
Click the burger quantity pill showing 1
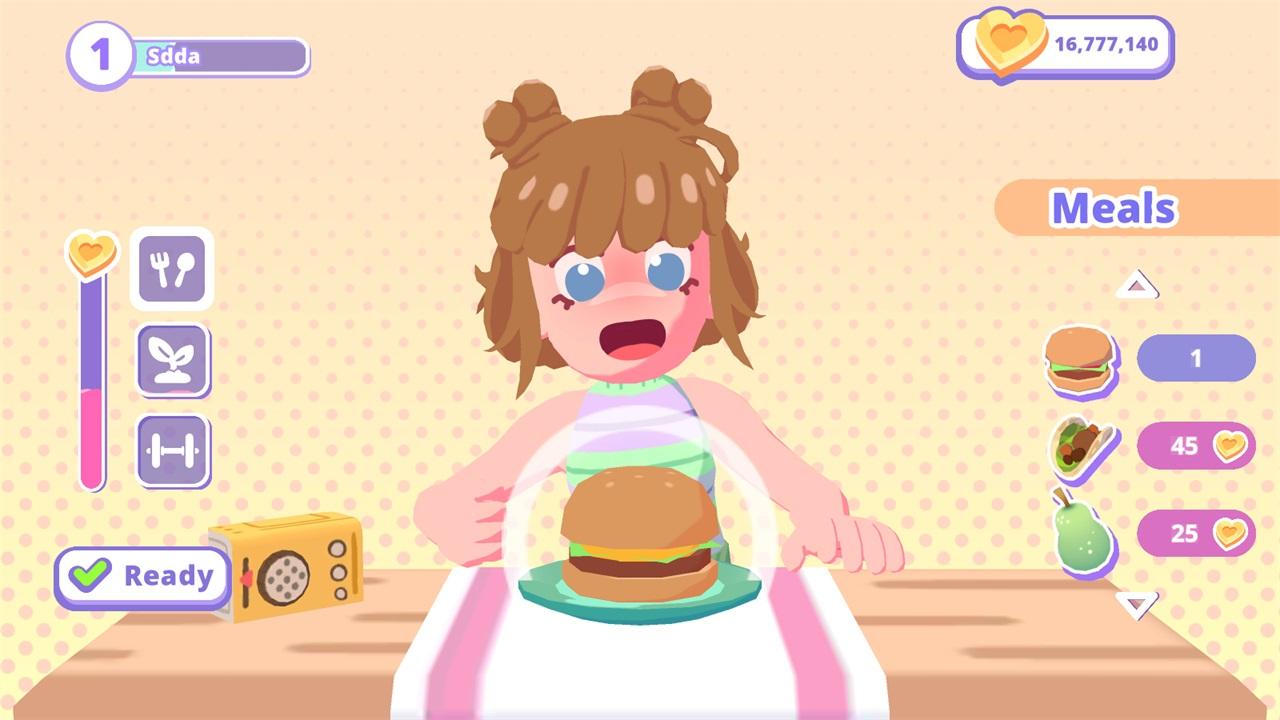click(1196, 359)
